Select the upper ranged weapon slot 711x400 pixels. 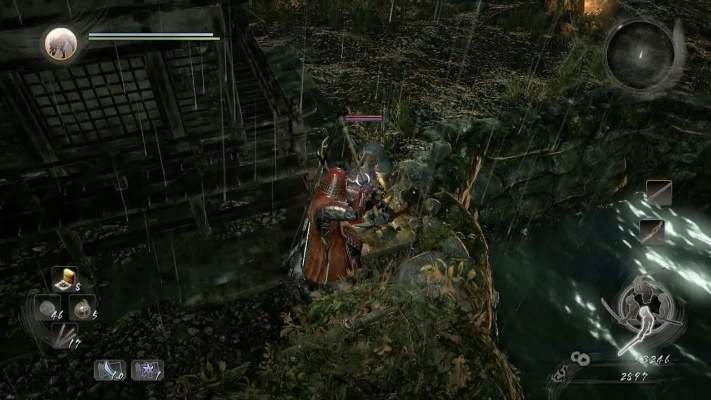click(658, 193)
